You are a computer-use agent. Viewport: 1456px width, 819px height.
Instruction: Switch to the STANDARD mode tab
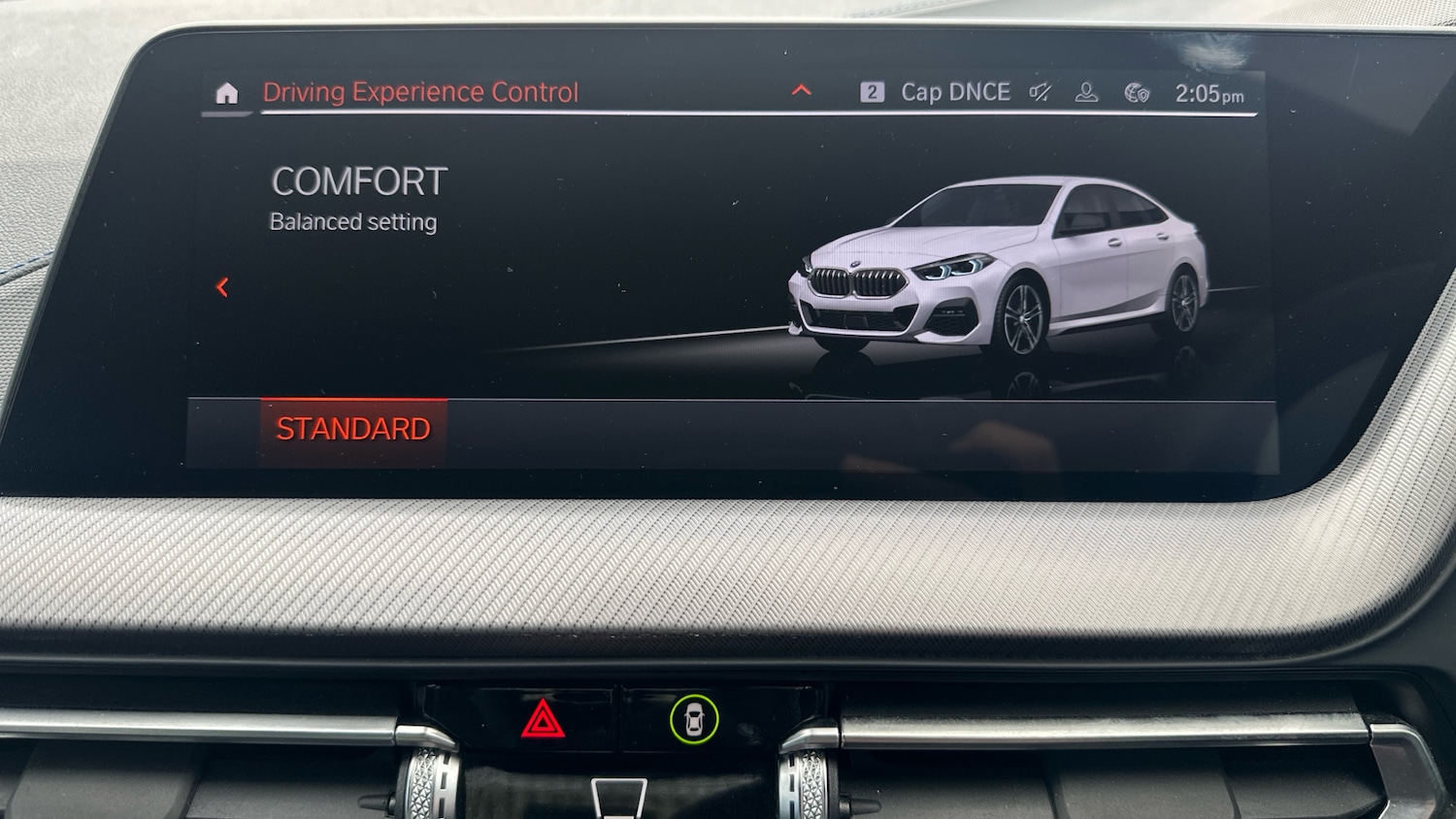point(353,427)
